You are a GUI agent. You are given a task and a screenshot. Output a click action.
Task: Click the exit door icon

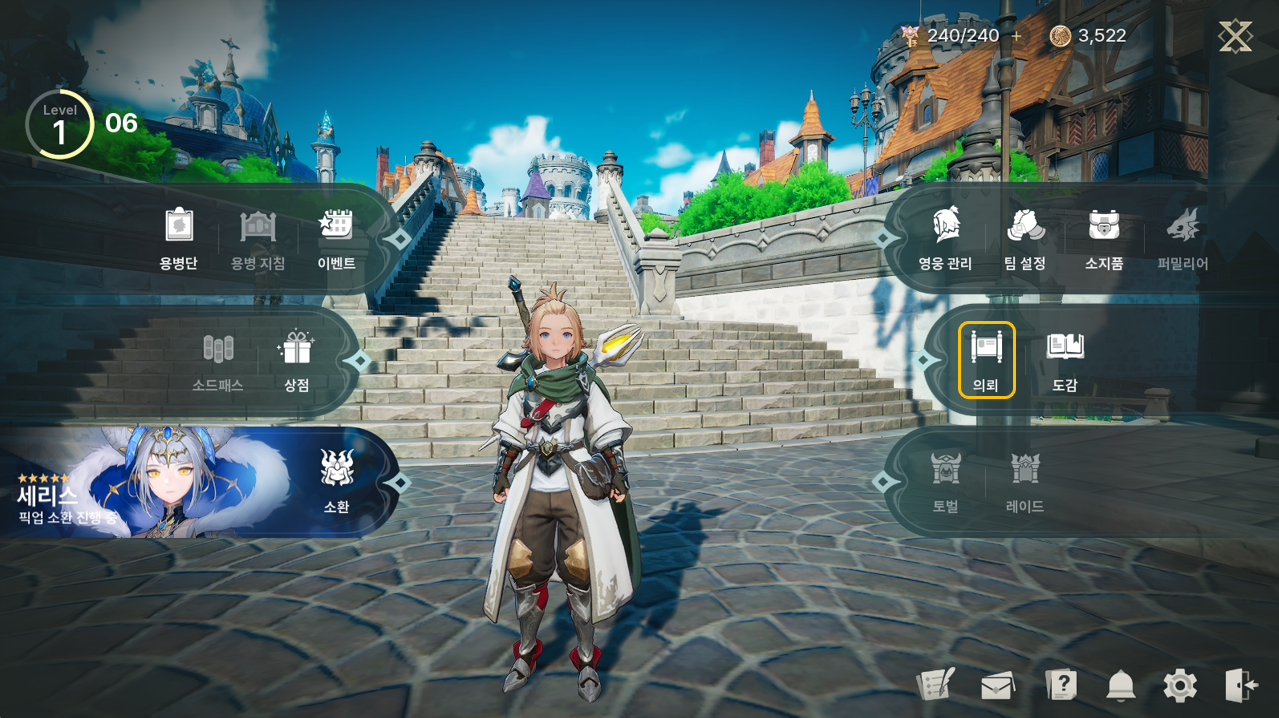click(1241, 685)
